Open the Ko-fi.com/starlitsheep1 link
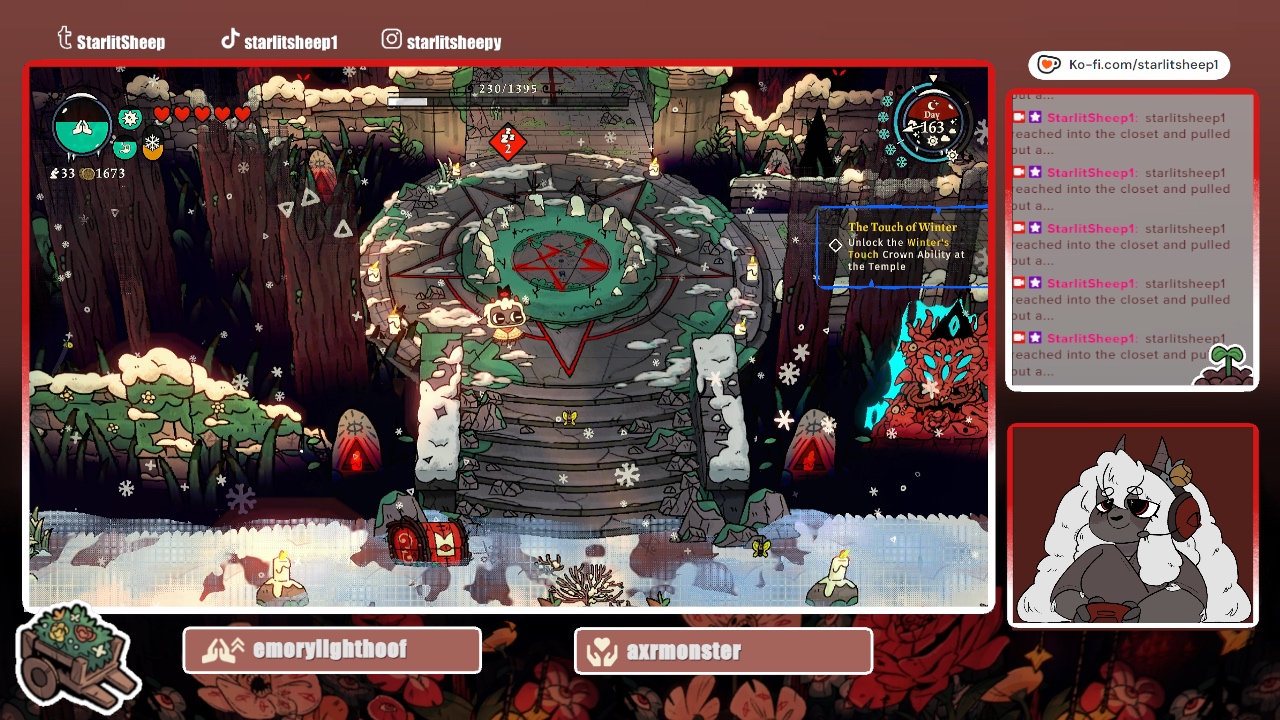 tap(1129, 65)
